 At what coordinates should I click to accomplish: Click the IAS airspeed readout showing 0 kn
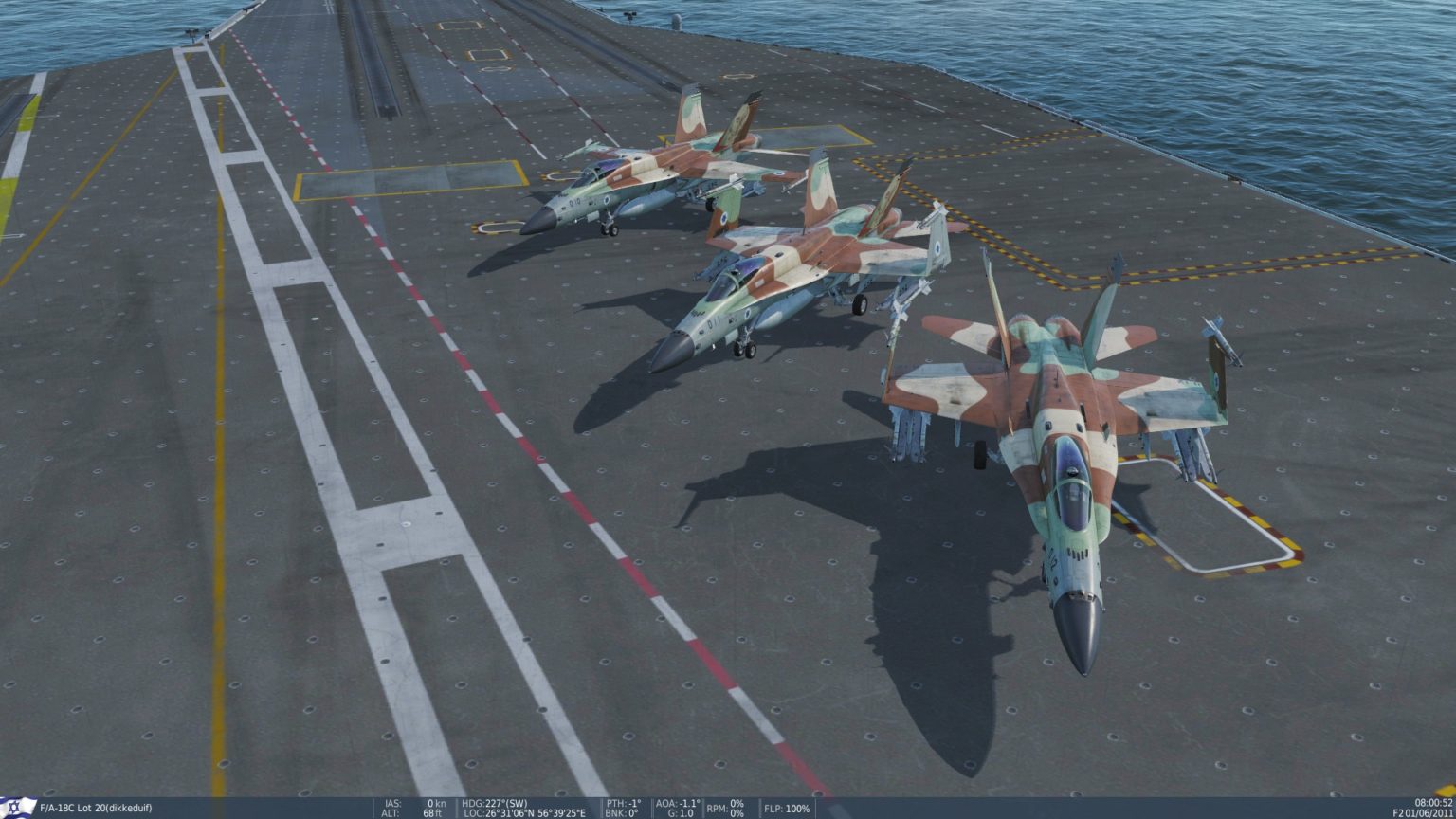[x=415, y=801]
